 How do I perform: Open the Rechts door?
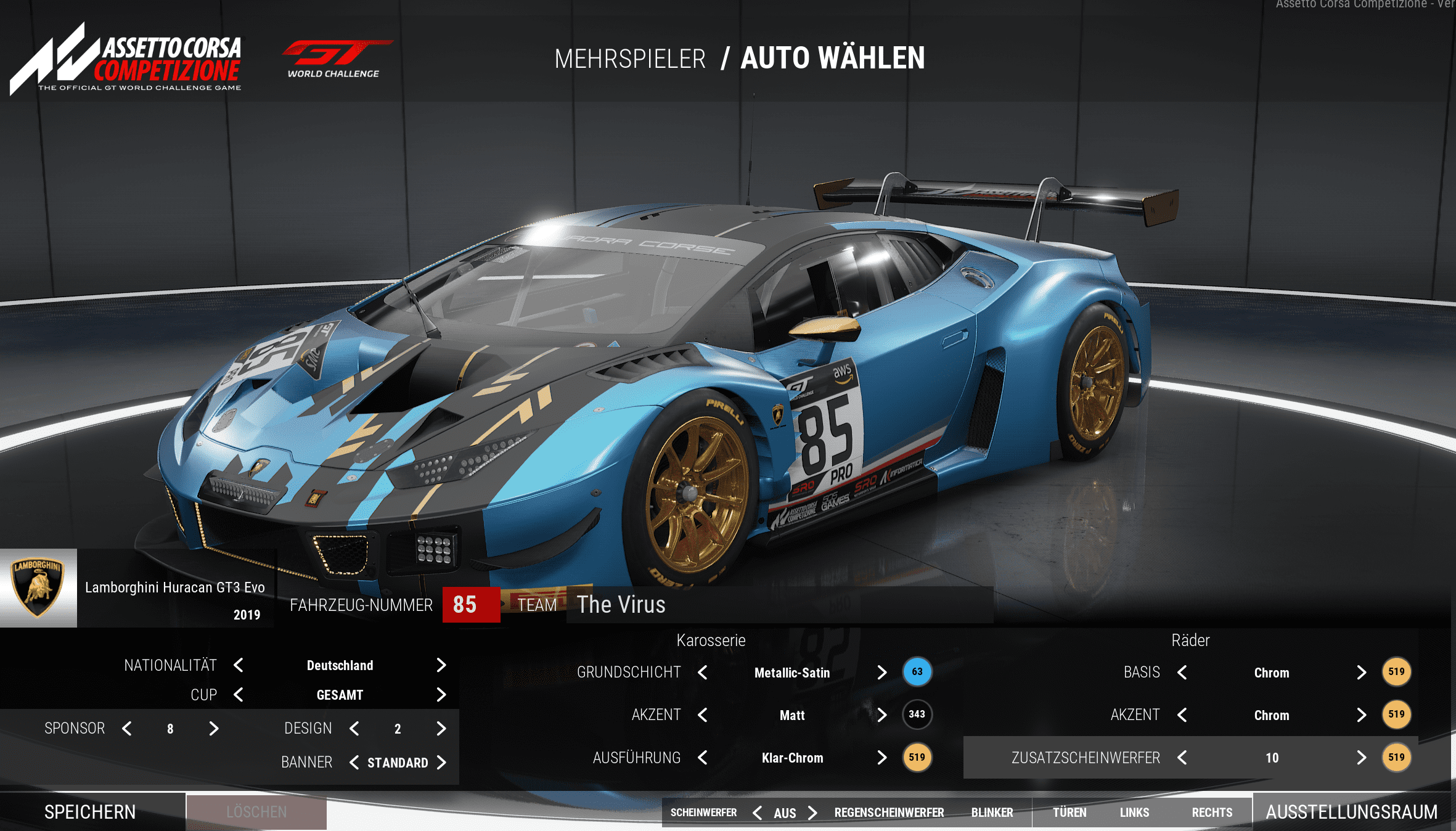1211,813
